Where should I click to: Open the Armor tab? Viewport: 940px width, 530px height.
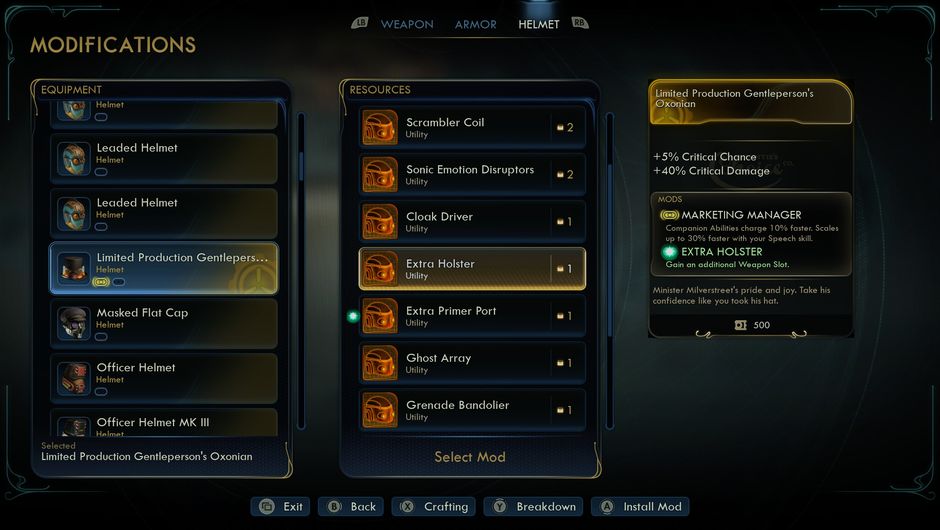pyautogui.click(x=475, y=24)
